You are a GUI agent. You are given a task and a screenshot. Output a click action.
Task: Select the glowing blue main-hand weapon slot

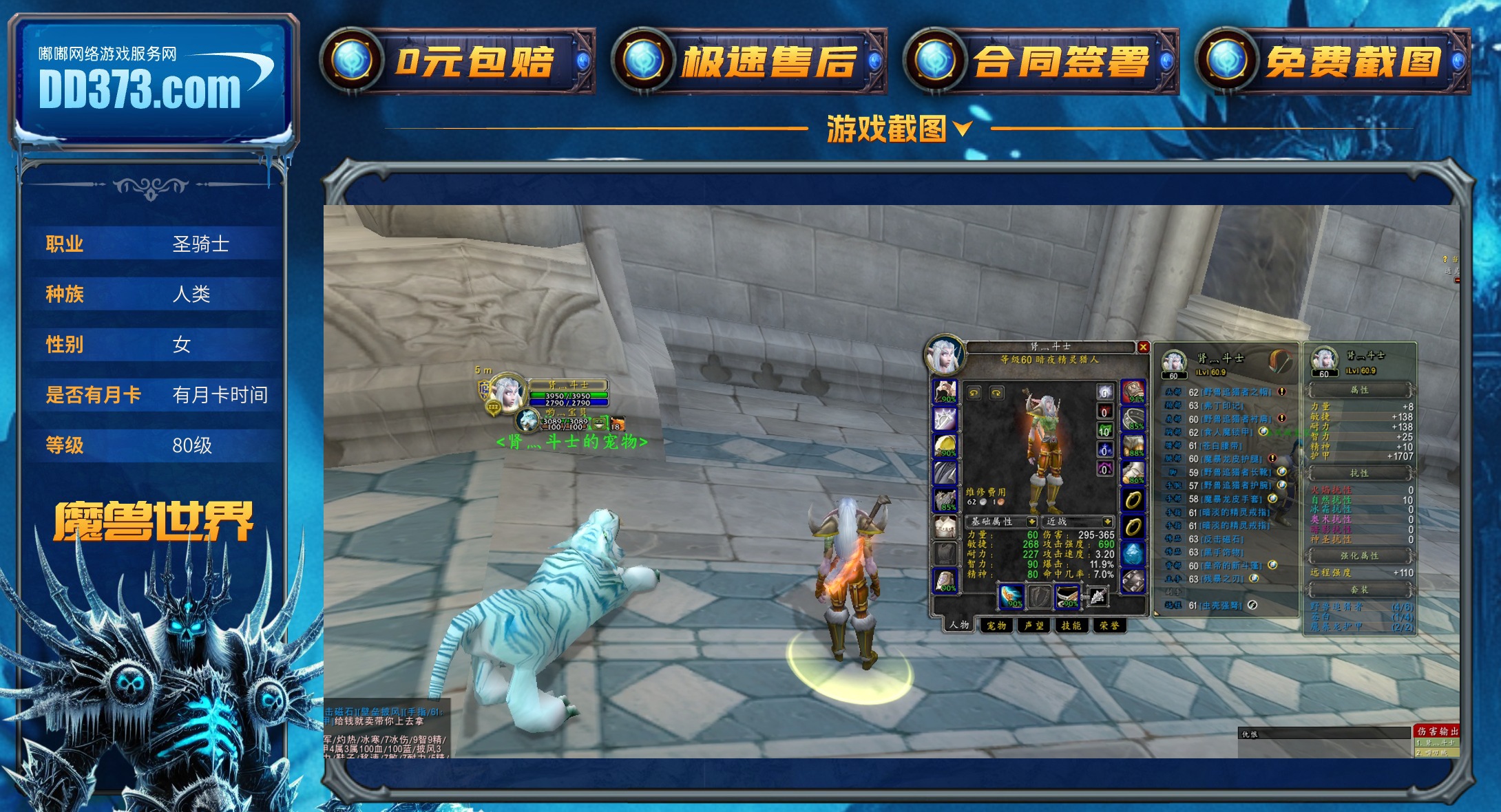[1011, 596]
